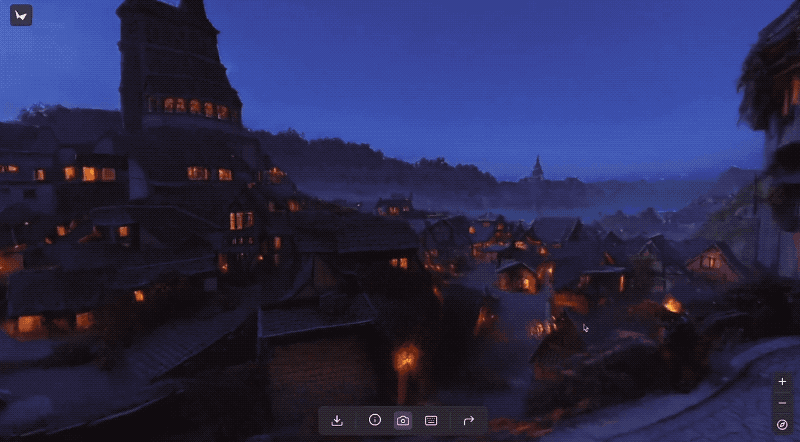The width and height of the screenshot is (800, 442).
Task: Click the download icon in the bottom toolbar
Action: (337, 421)
